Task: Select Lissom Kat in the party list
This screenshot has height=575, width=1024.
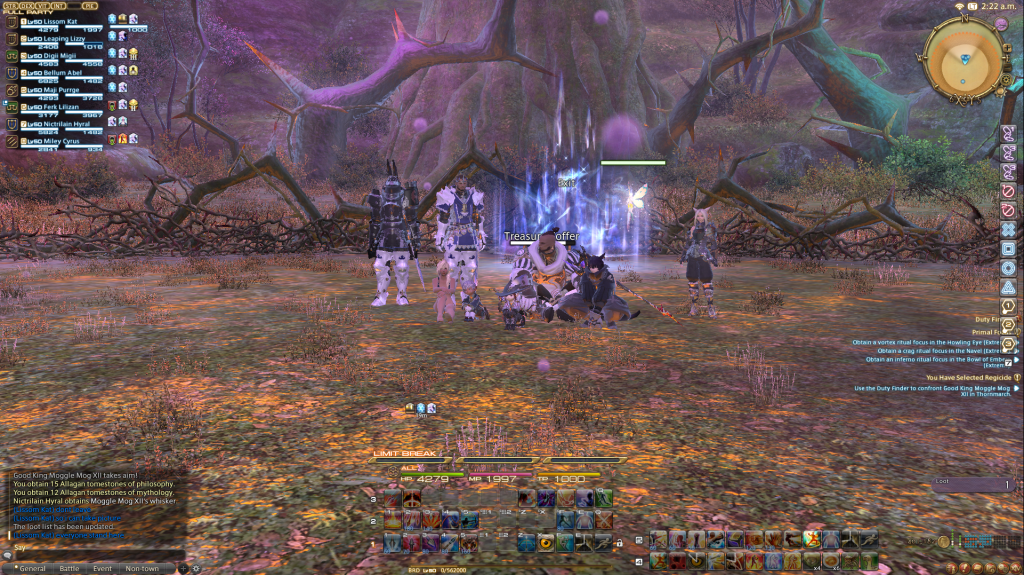Action: tap(56, 21)
